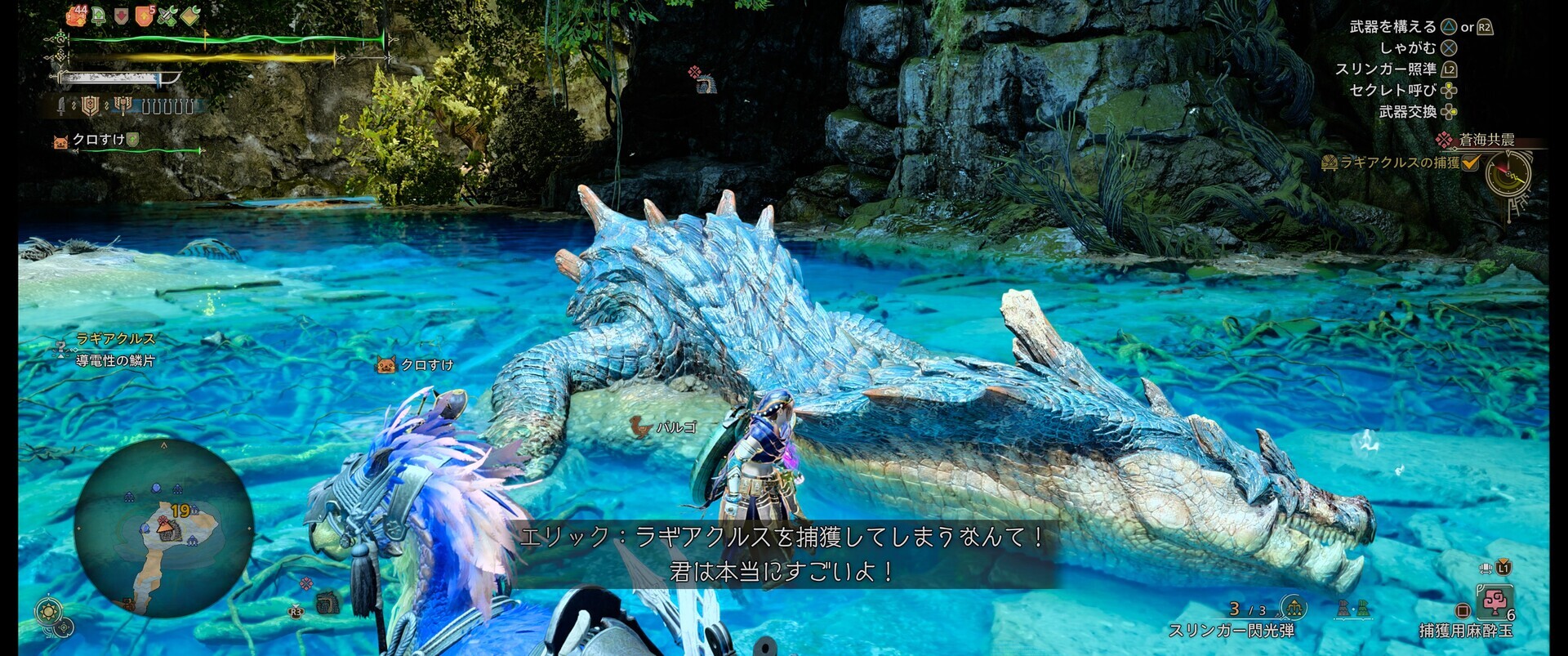
Task: Click the area number 19 on the minimap
Action: 180,511
